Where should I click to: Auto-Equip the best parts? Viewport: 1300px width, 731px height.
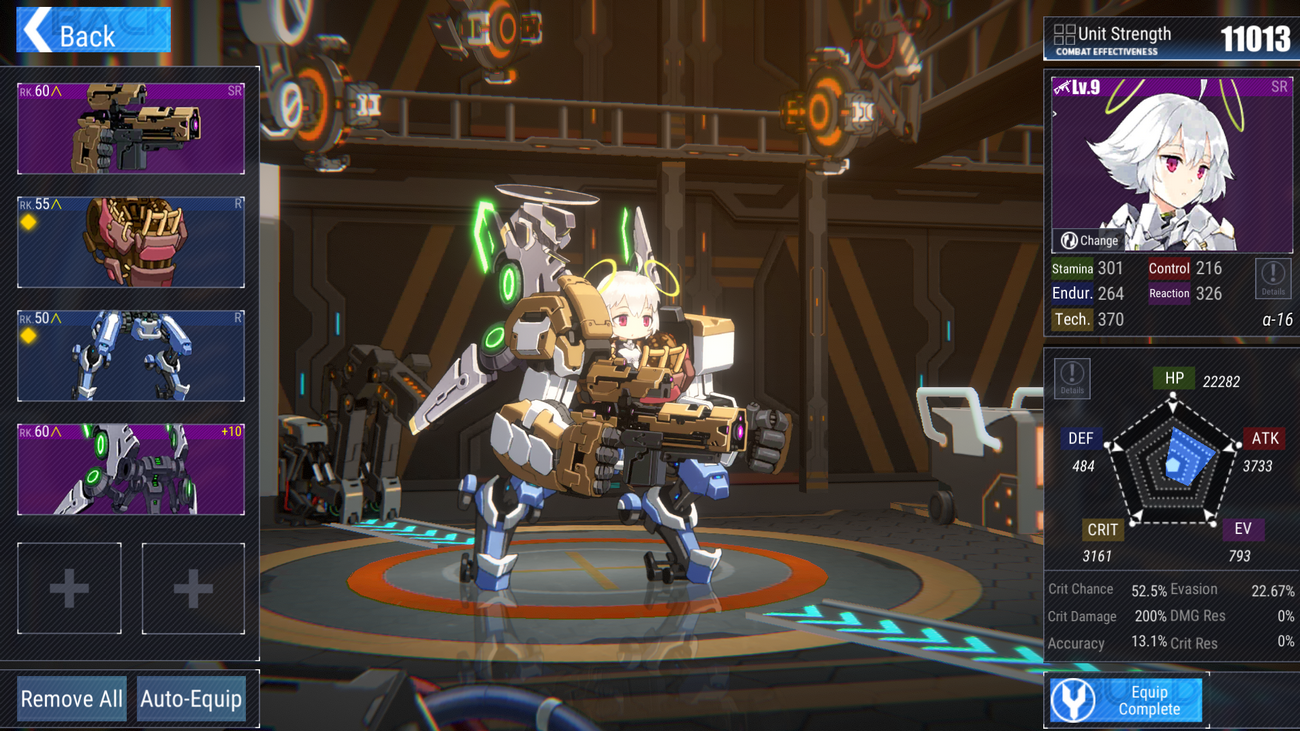(x=191, y=698)
